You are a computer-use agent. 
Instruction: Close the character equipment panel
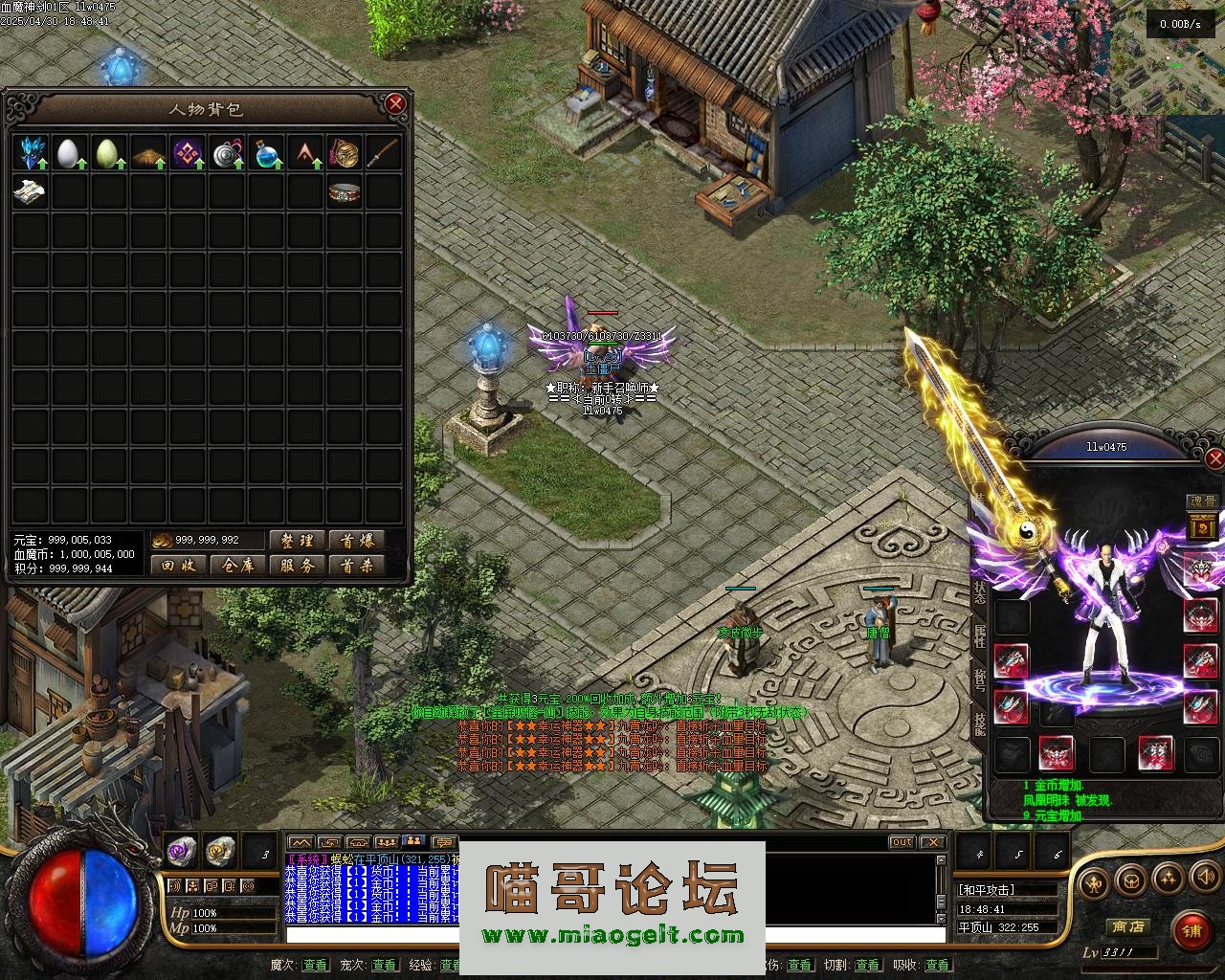[1214, 459]
